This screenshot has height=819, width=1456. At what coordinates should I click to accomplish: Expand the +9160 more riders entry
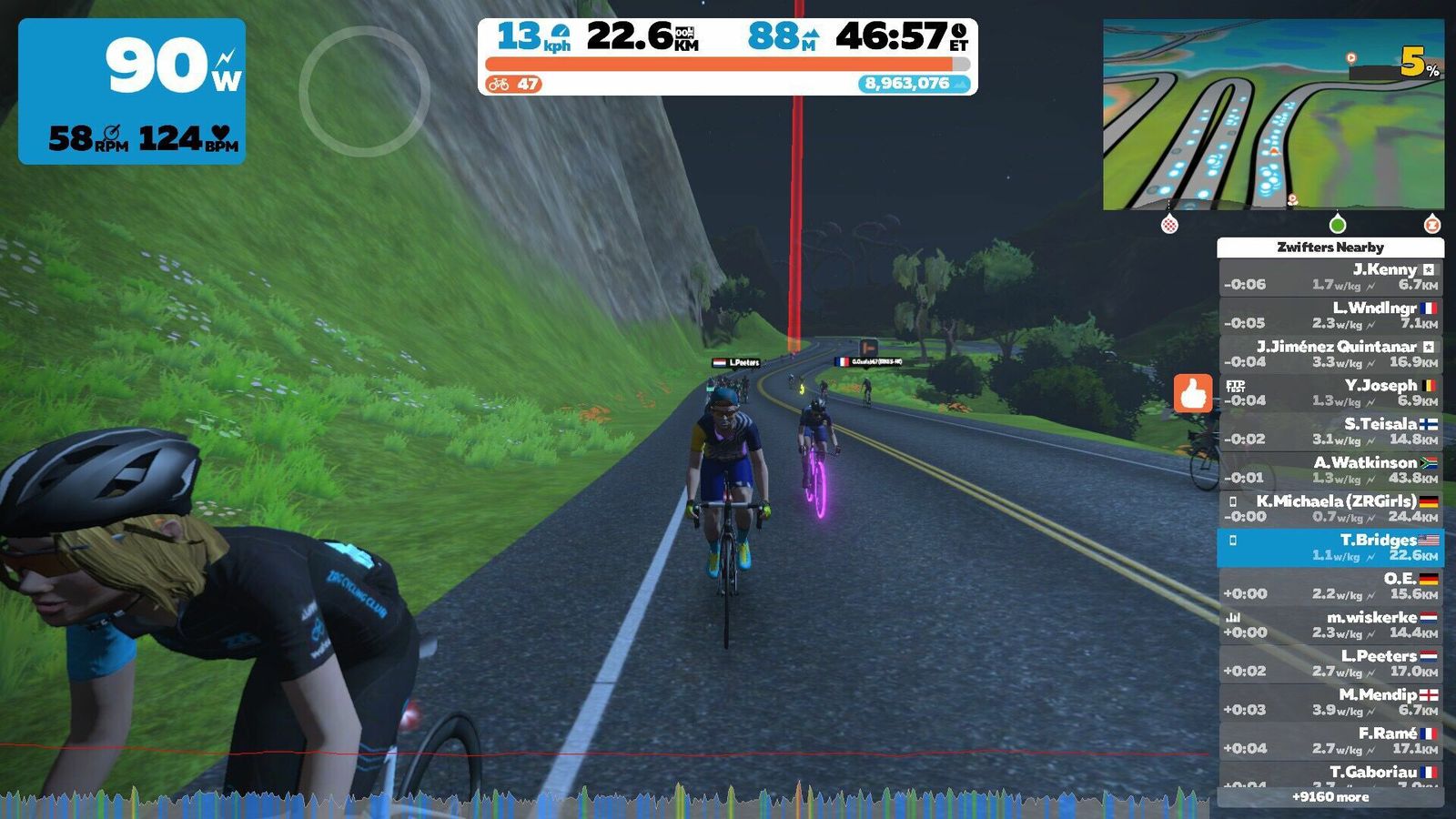[x=1330, y=797]
